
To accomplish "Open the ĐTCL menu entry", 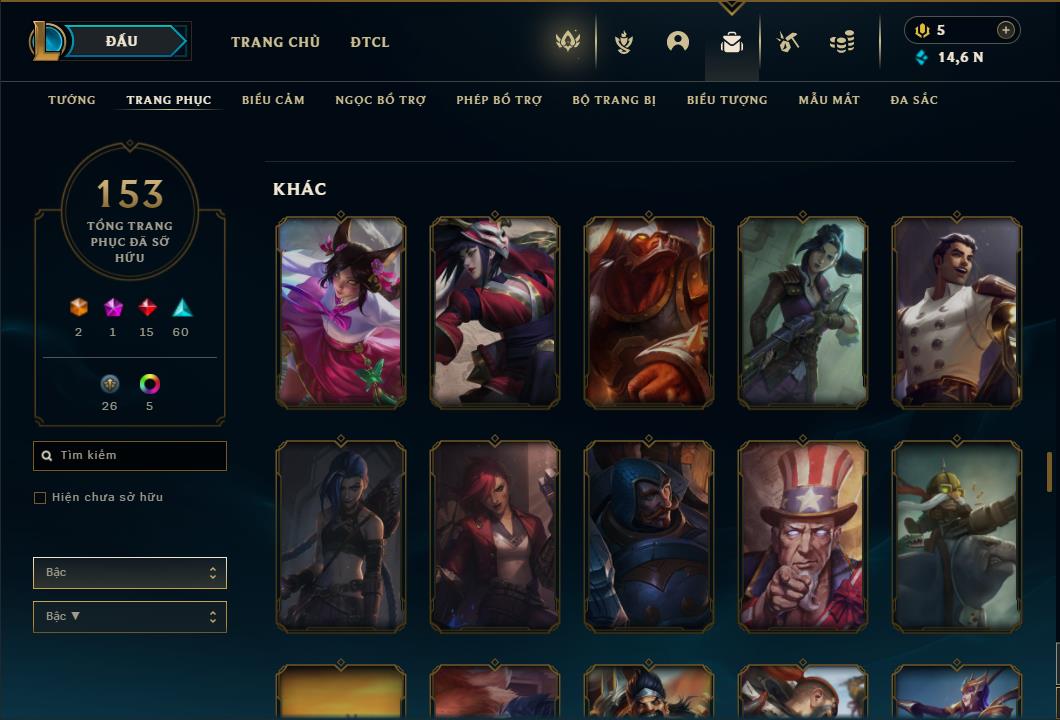I will pyautogui.click(x=370, y=42).
